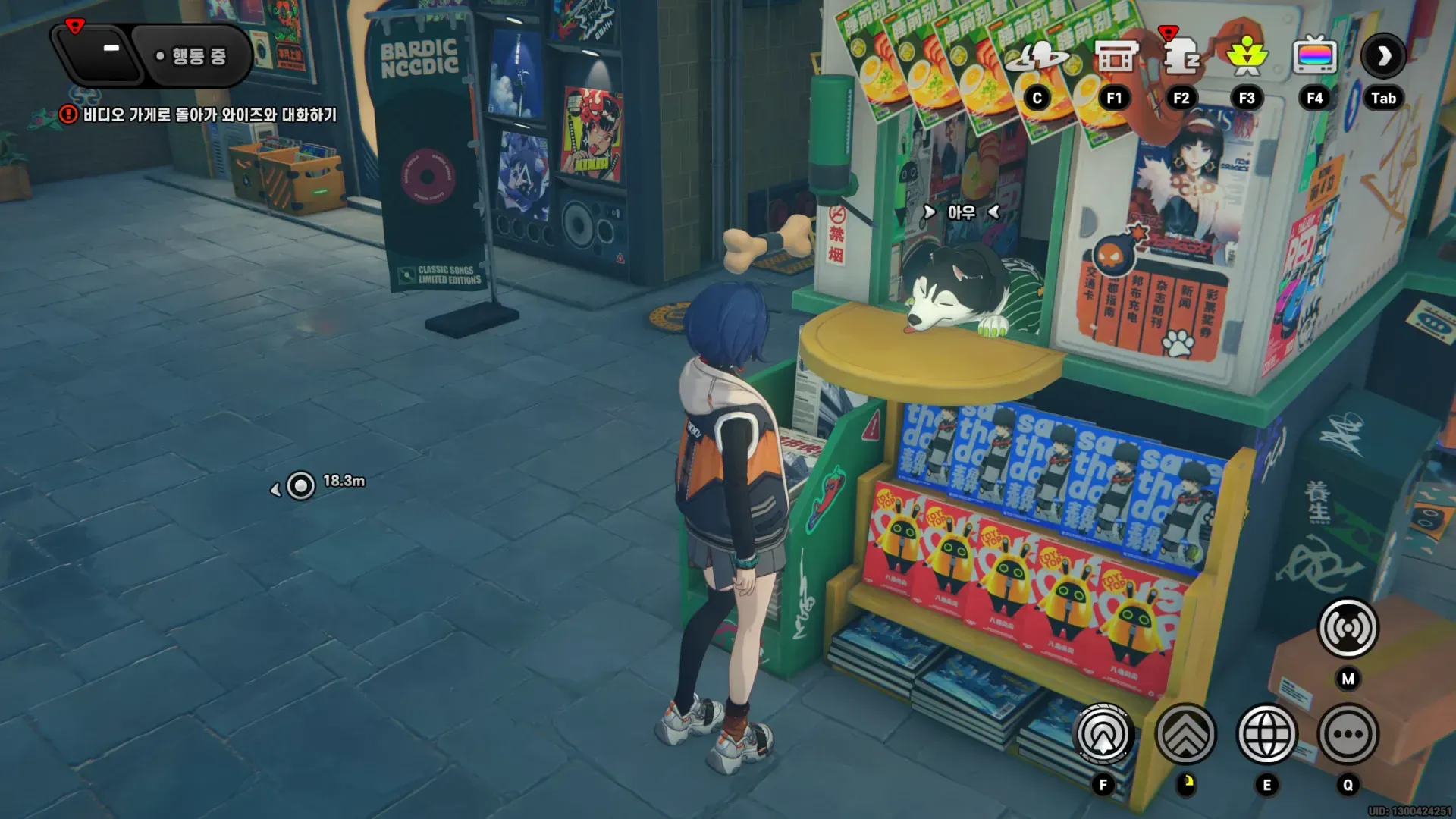Expand the collapsed panel with the minus sign
Screen dimensions: 1456x819
(x=111, y=50)
